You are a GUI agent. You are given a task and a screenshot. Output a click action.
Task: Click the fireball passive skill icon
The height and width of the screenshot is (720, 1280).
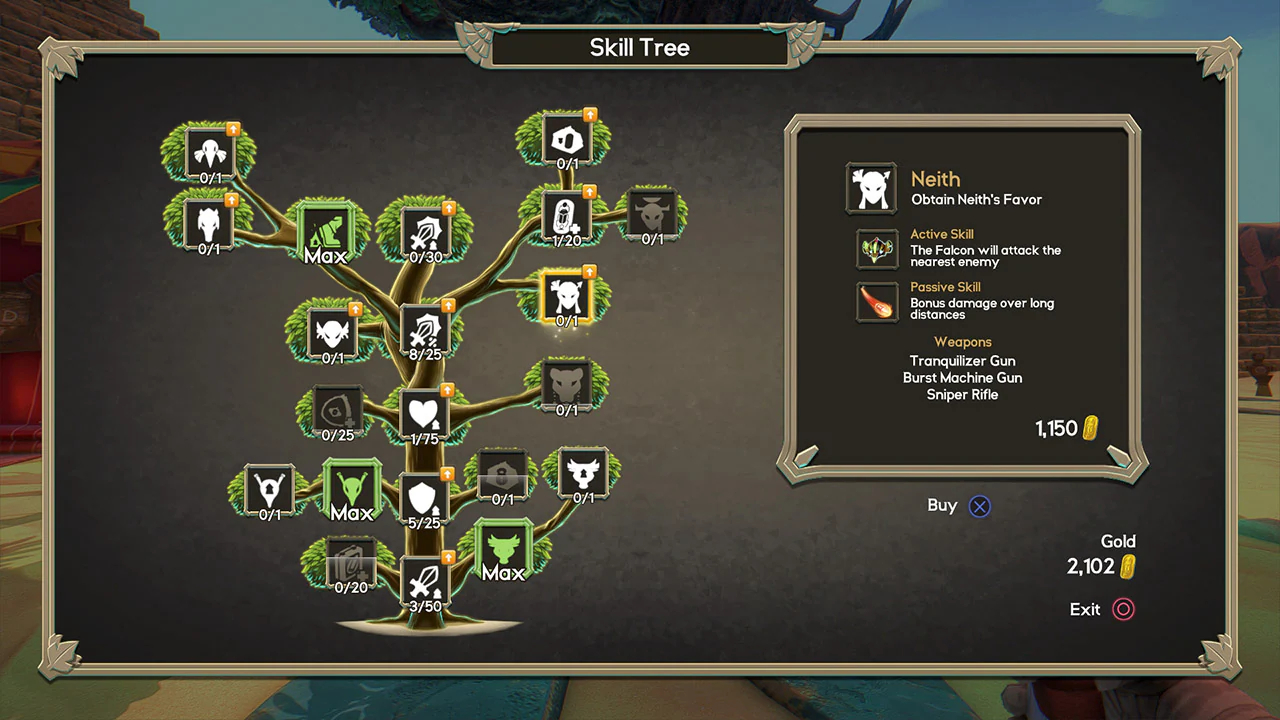coord(876,304)
